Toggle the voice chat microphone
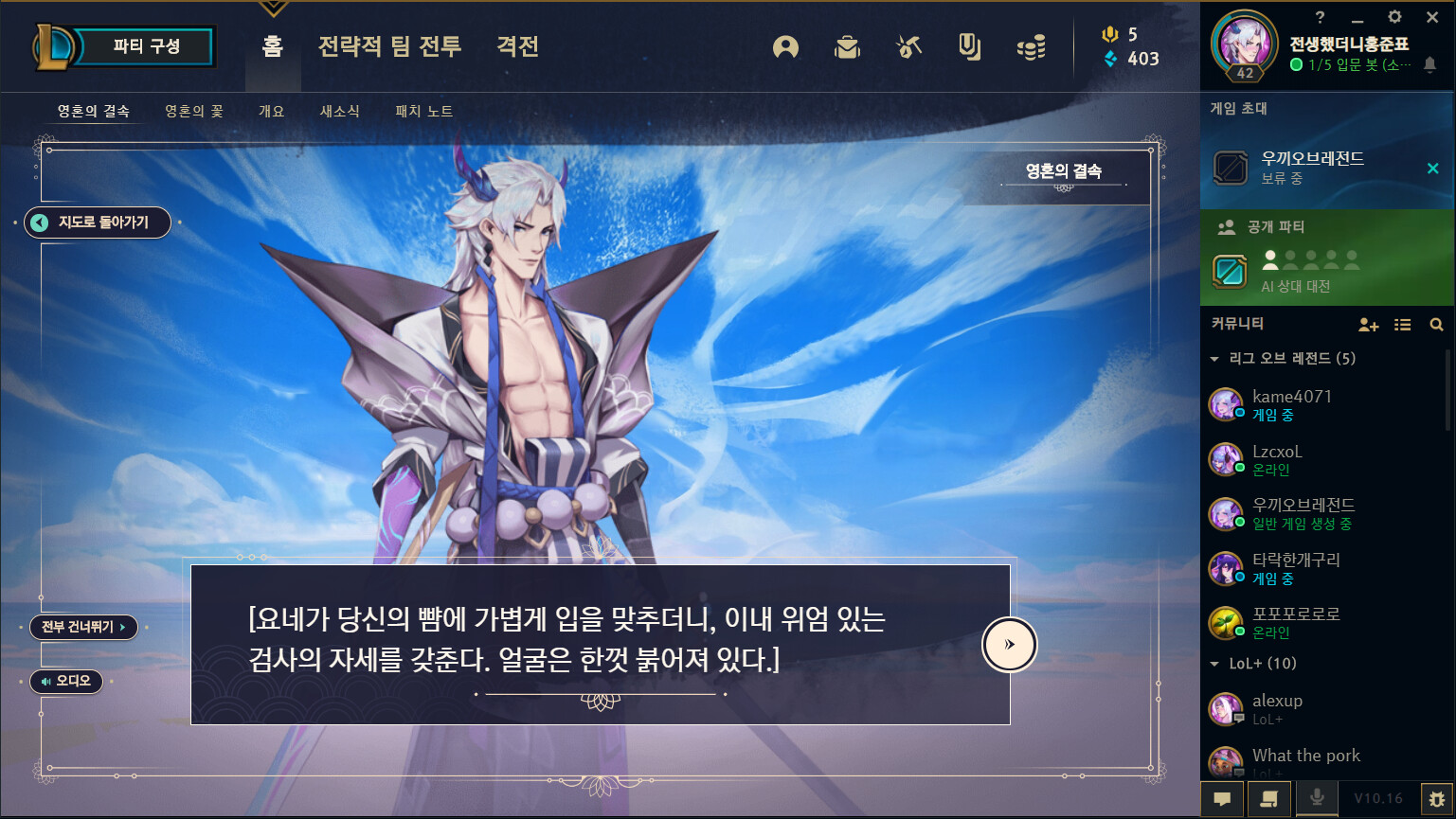Image resolution: width=1456 pixels, height=819 pixels. tap(1317, 798)
